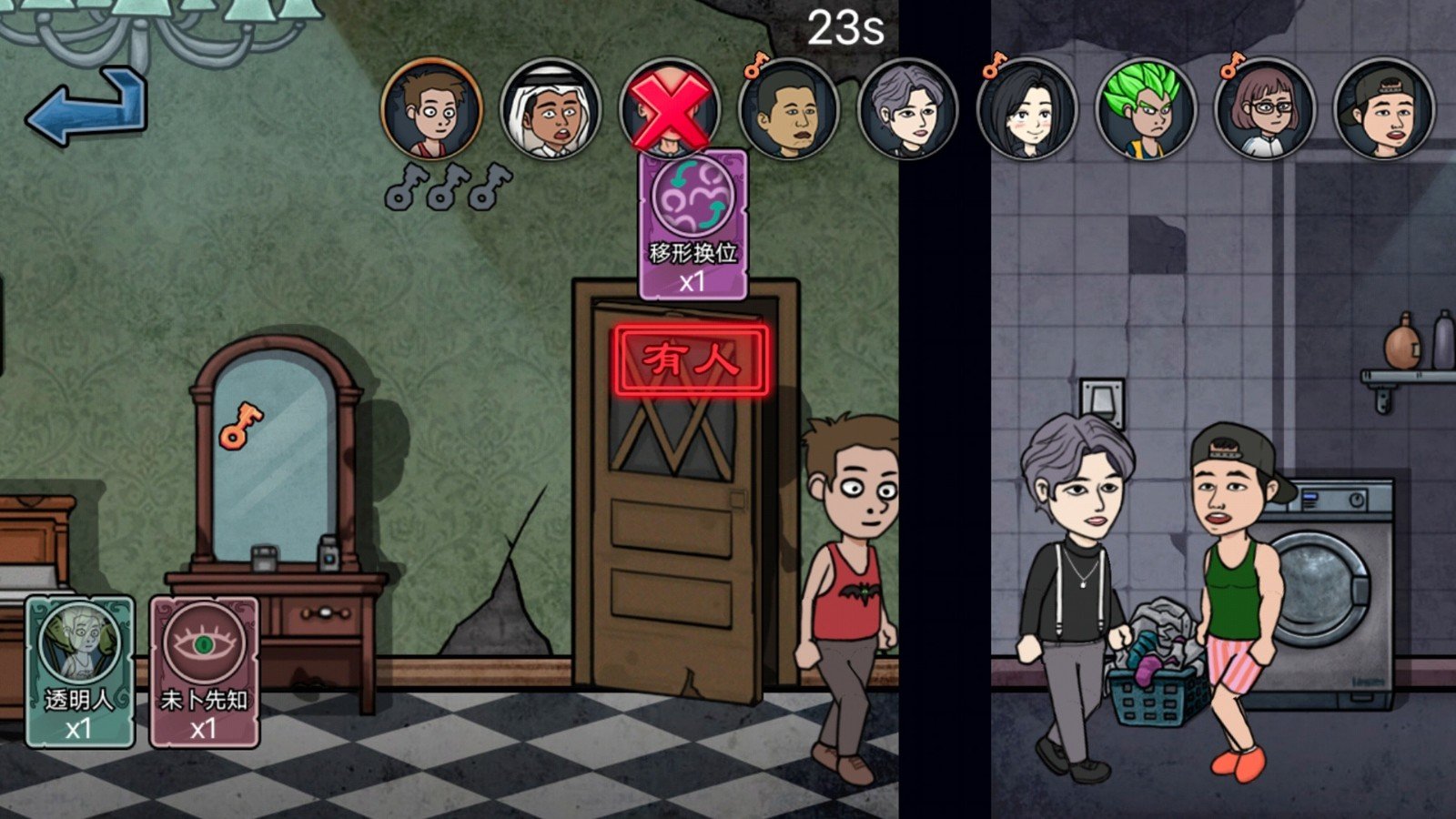The image size is (1456, 819).
Task: Click the blue back arrow button
Action: 88,108
